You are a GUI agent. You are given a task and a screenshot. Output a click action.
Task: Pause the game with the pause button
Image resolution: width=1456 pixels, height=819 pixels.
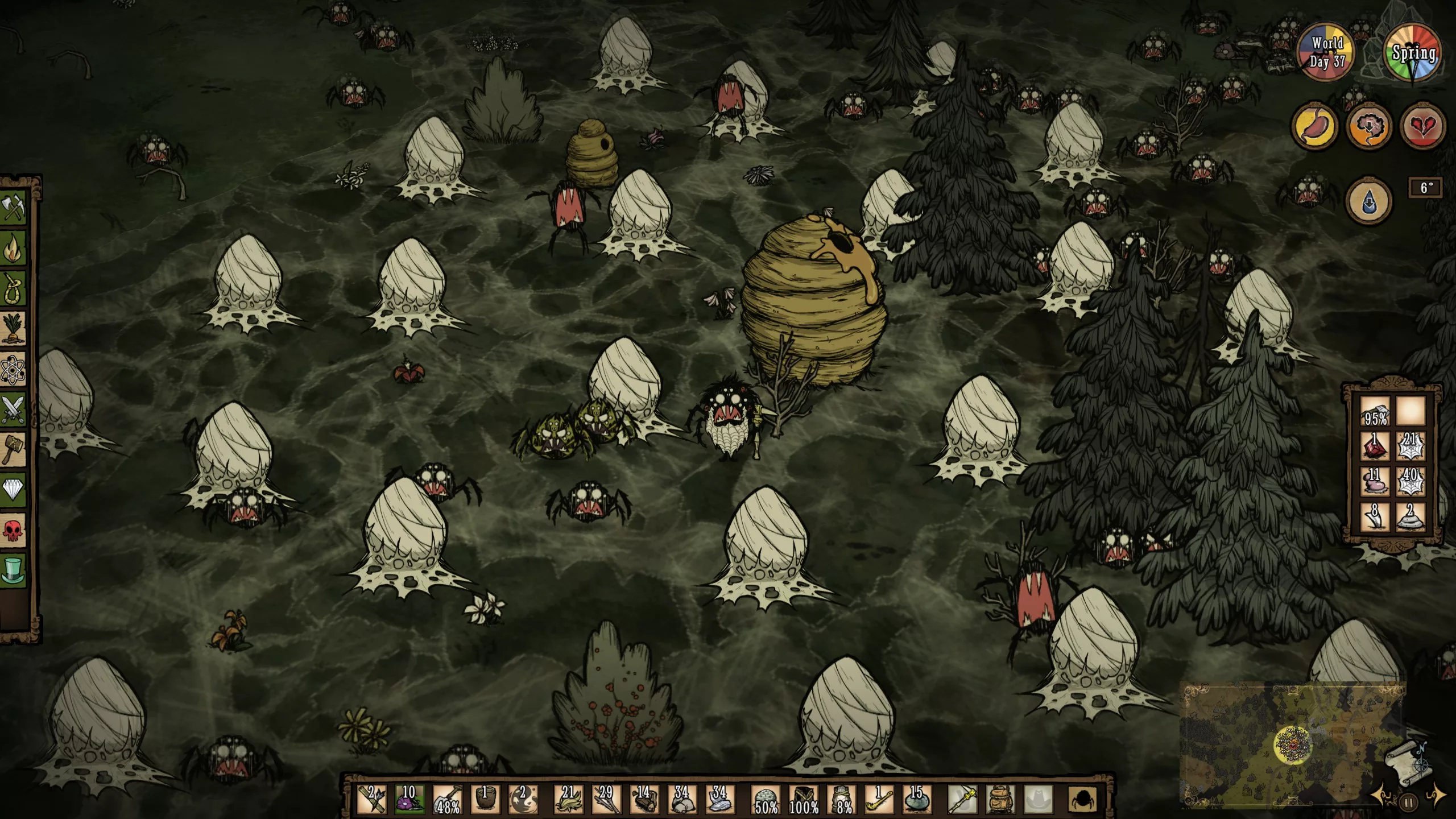(1409, 803)
